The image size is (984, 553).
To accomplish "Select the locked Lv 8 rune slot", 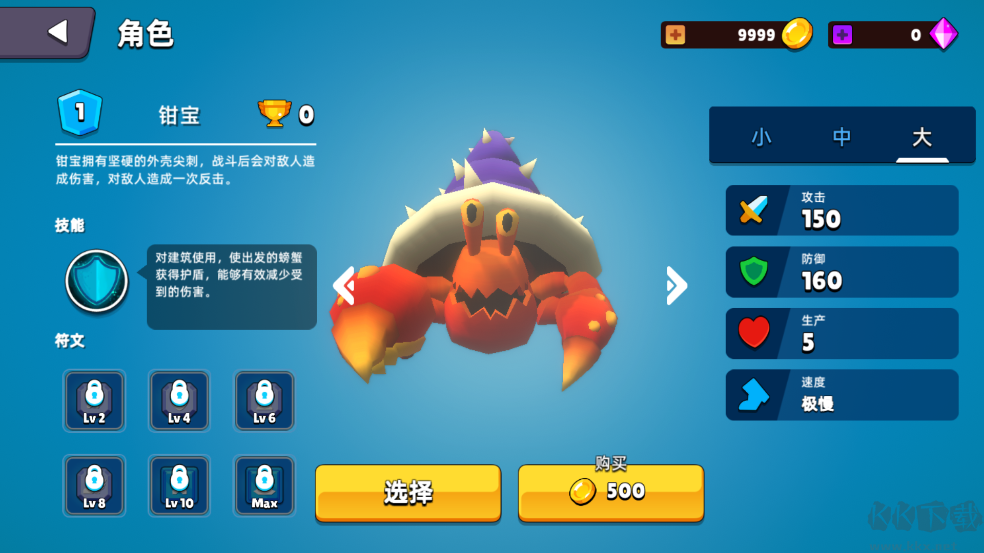I will 94,486.
